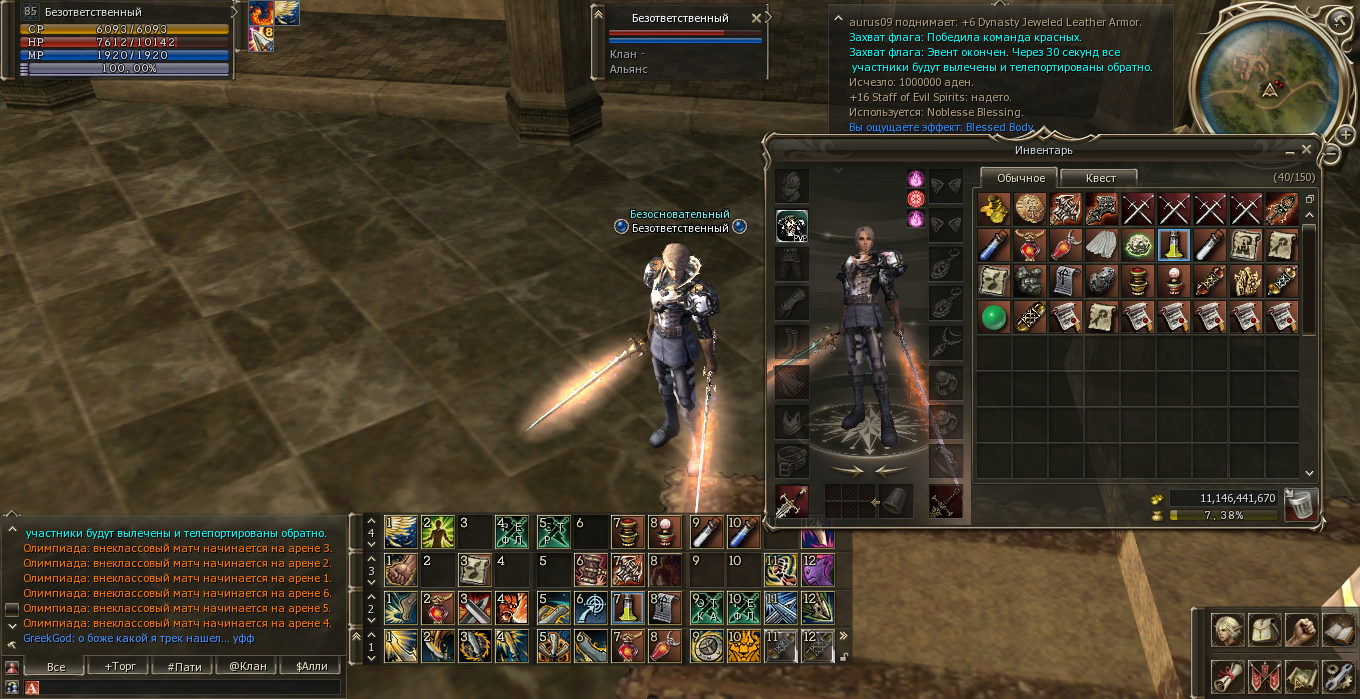Open the backpack inventory menu icon
This screenshot has height=699, width=1360.
click(1264, 629)
